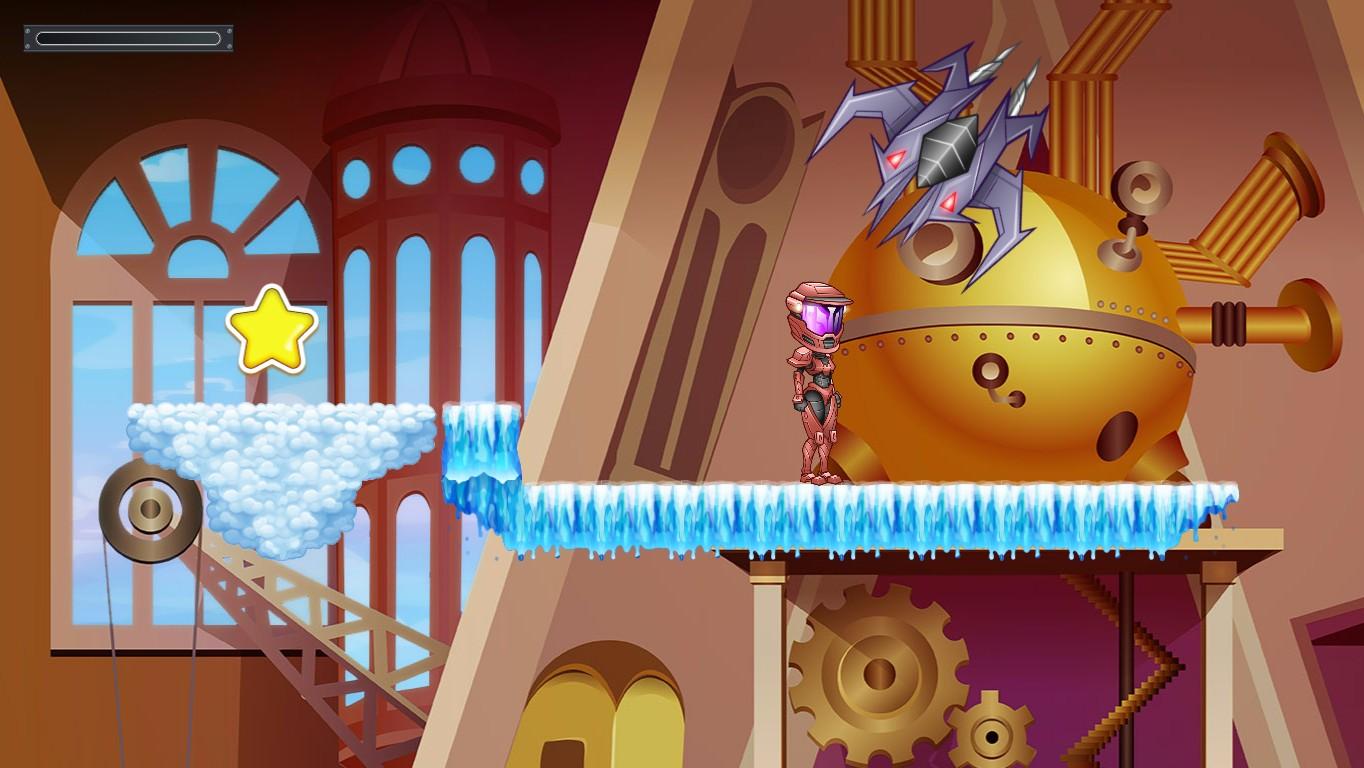Click the brass pulley wheel on the left
Screen dimensions: 1364x768
pos(150,512)
